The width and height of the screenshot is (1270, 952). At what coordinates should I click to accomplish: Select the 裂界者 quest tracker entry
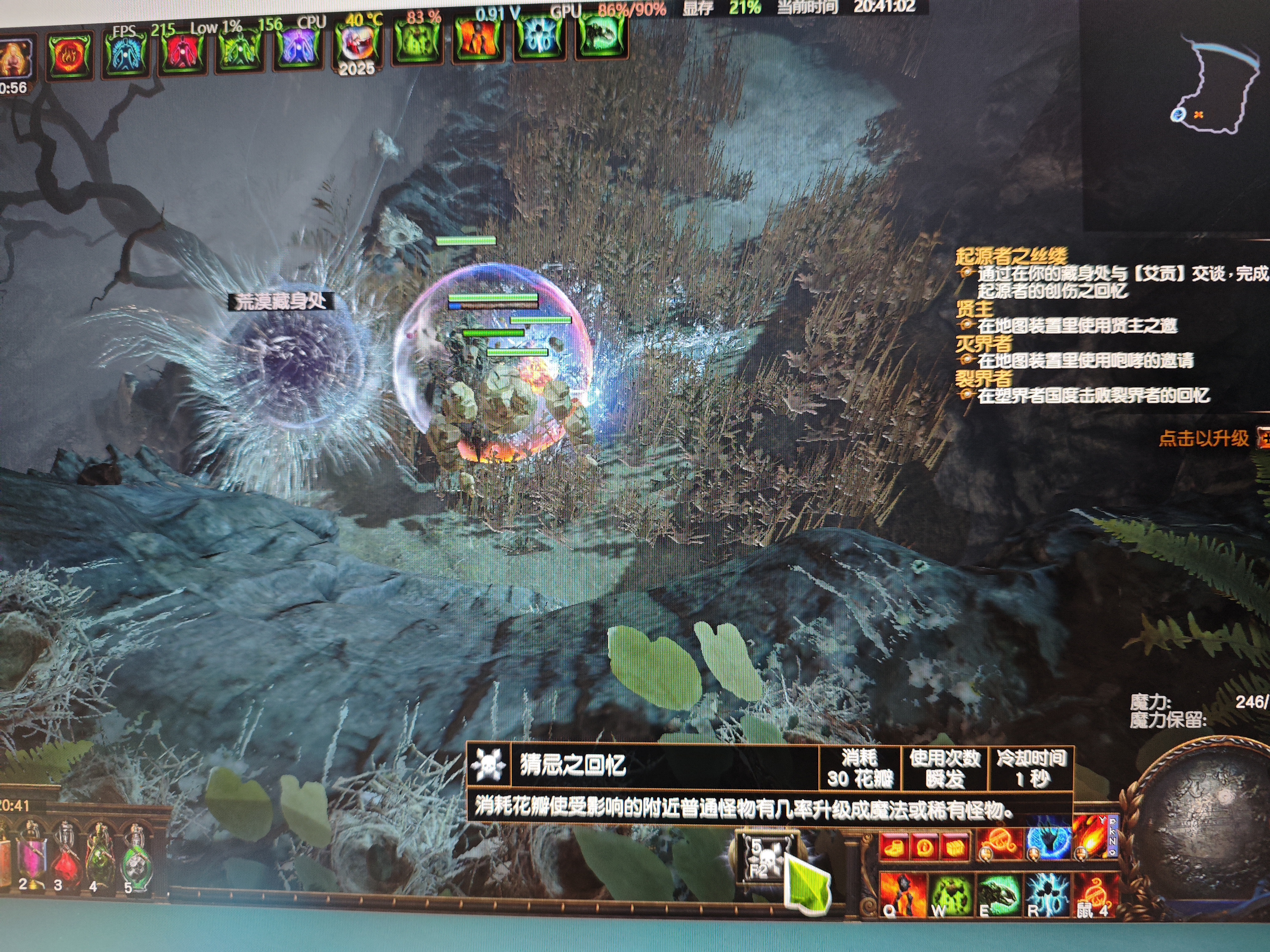coord(984,378)
